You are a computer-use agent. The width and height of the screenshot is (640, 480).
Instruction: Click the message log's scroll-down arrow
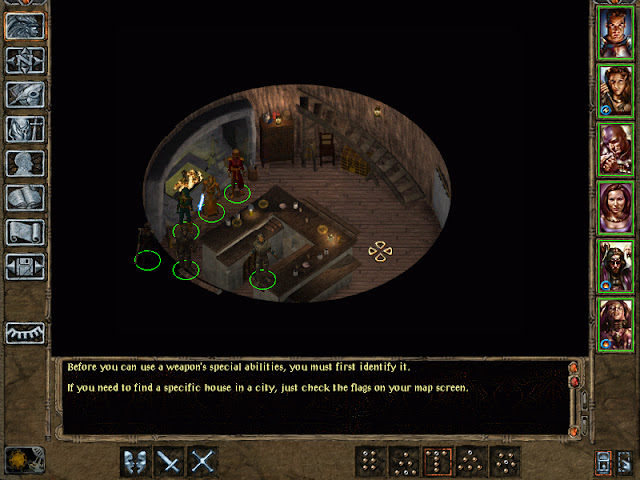click(574, 431)
